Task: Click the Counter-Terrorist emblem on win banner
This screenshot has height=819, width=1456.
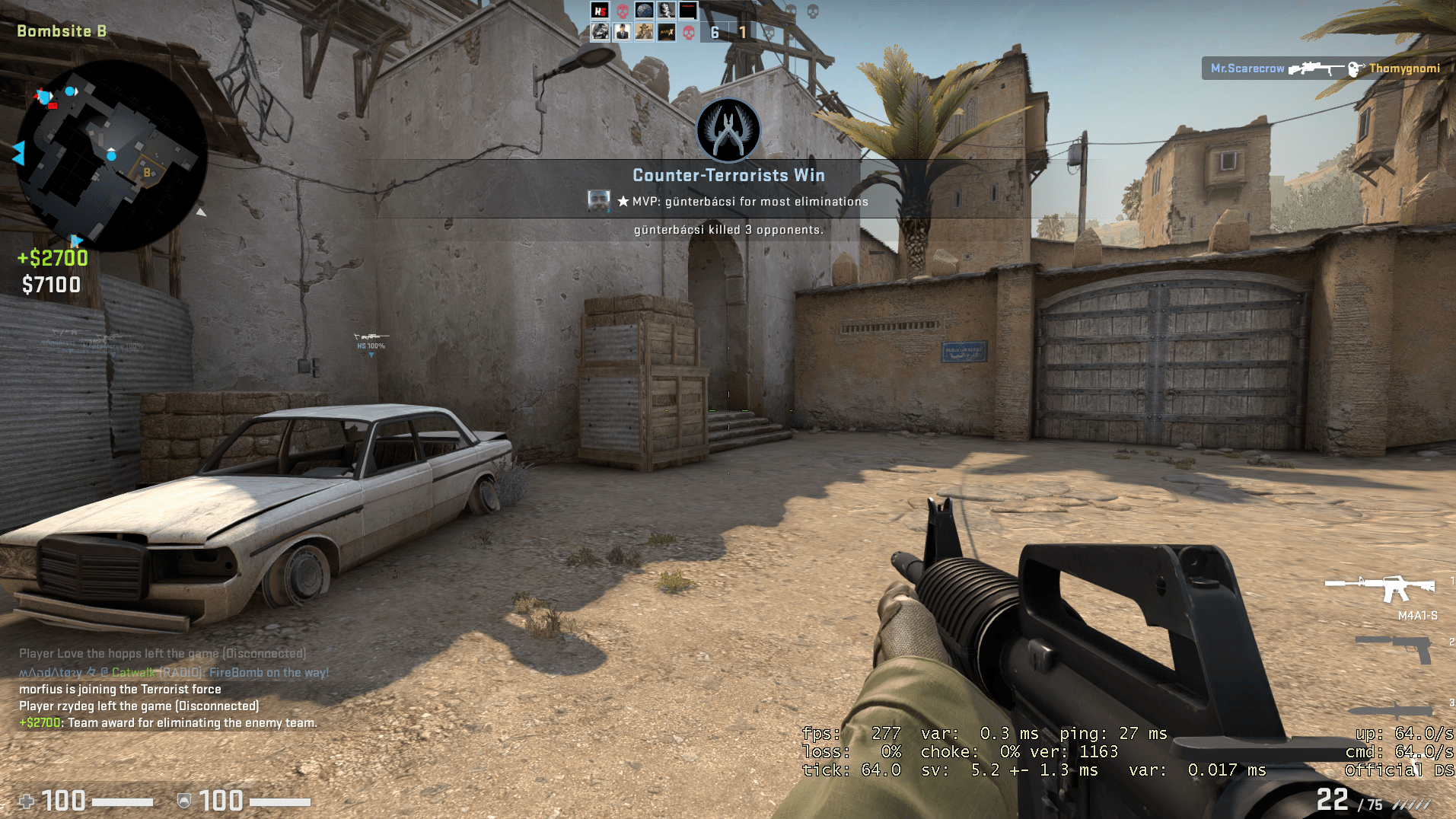Action: pyautogui.click(x=728, y=130)
